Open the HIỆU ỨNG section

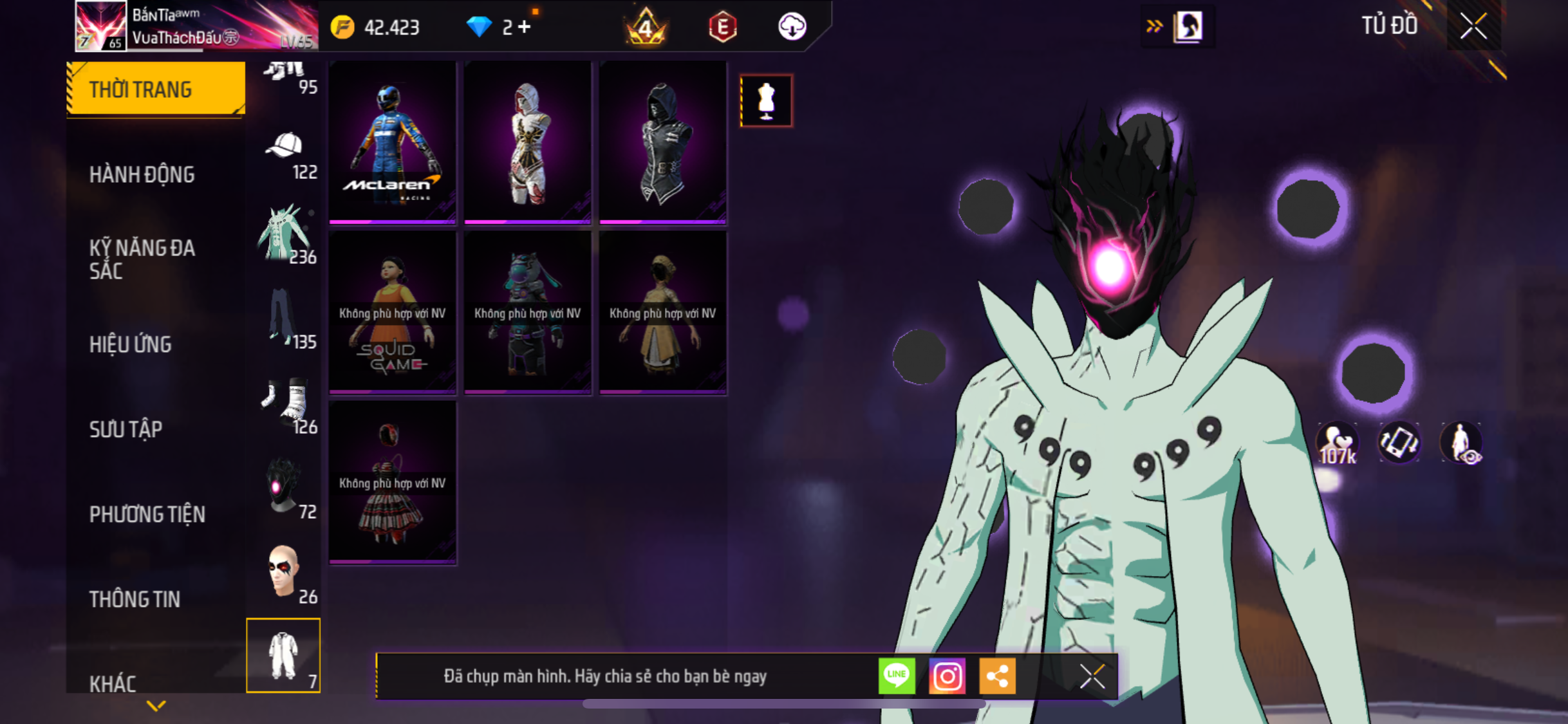tap(131, 344)
